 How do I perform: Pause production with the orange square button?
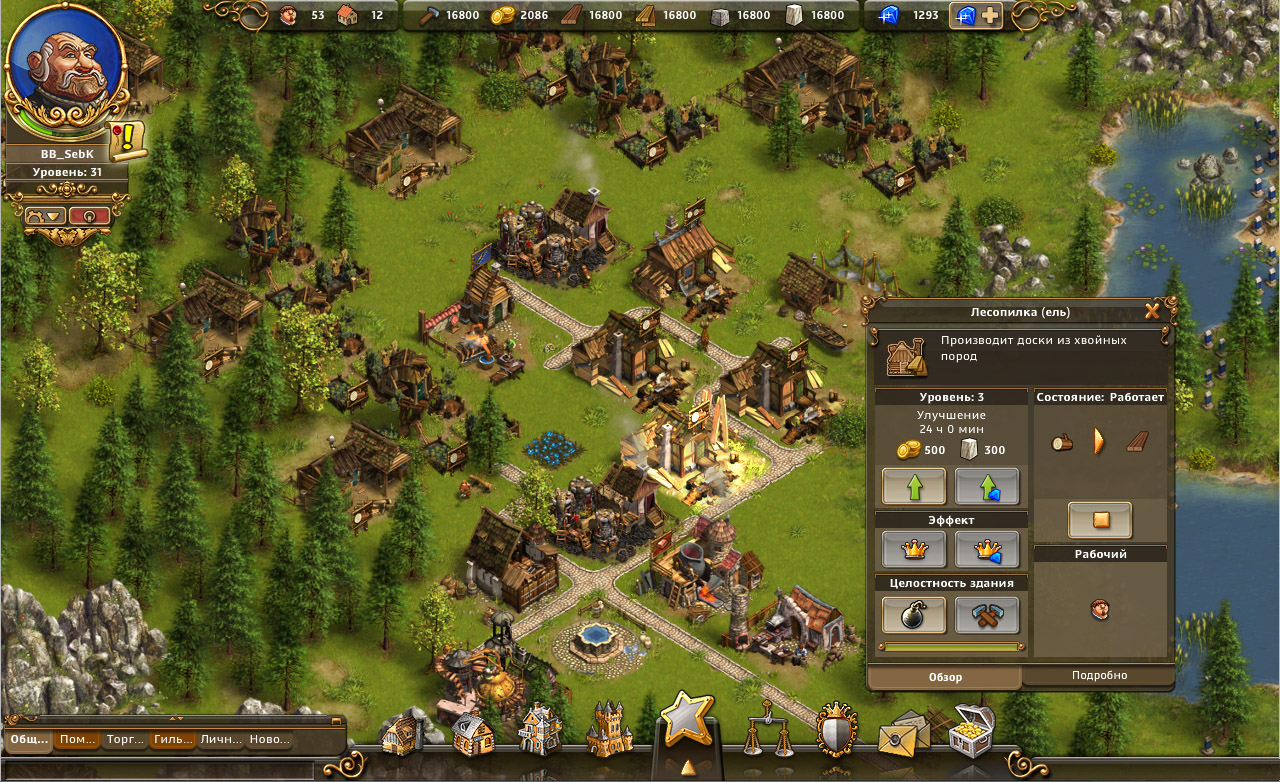pyautogui.click(x=1100, y=519)
